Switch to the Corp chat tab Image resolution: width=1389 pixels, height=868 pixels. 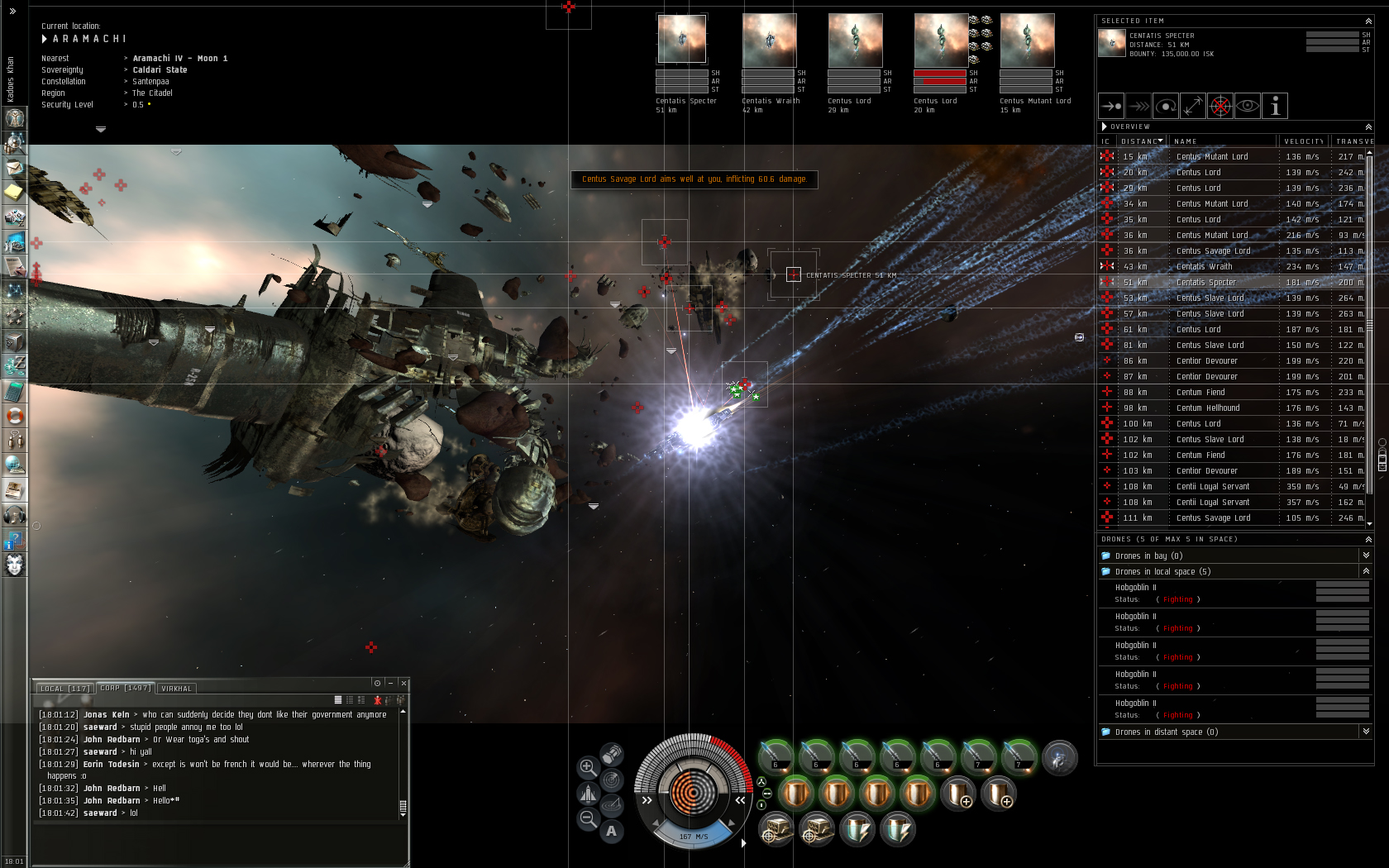(125, 688)
